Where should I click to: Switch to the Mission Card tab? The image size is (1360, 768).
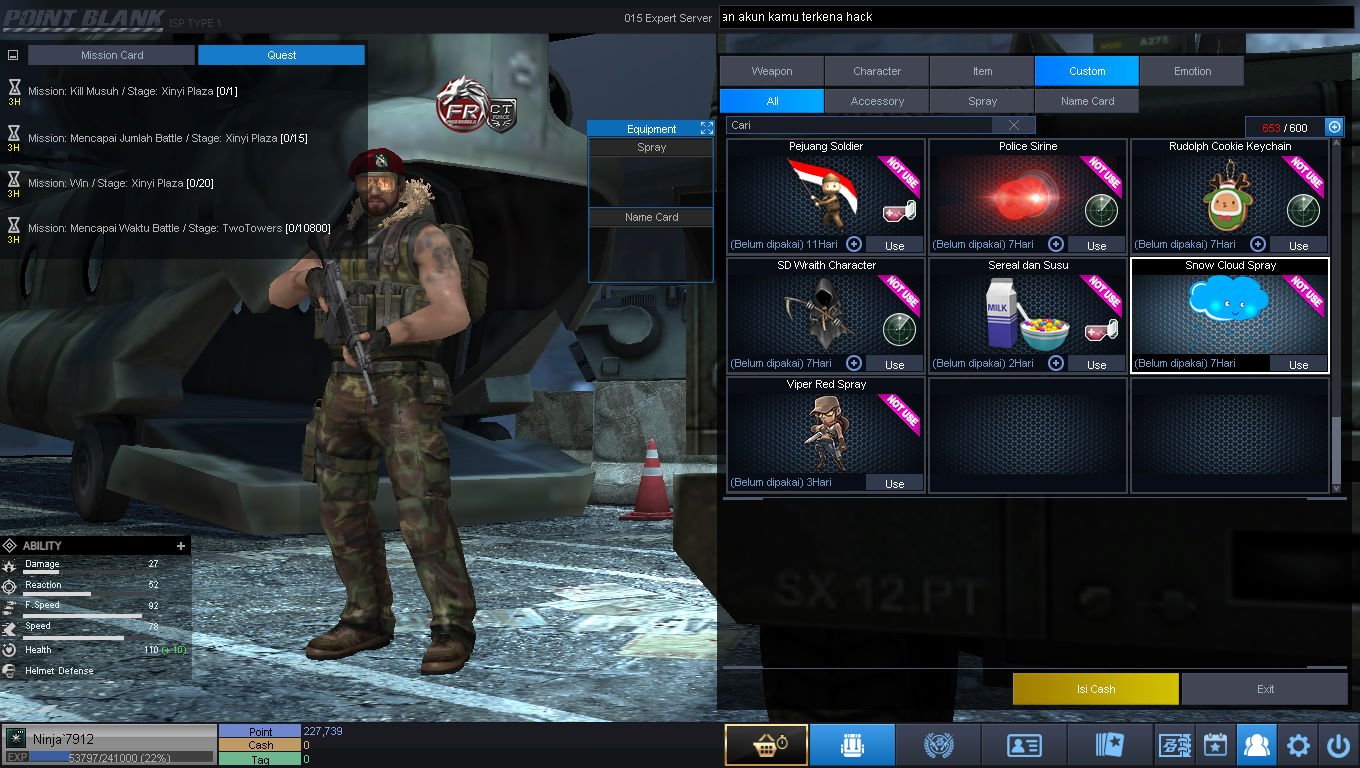[x=111, y=55]
